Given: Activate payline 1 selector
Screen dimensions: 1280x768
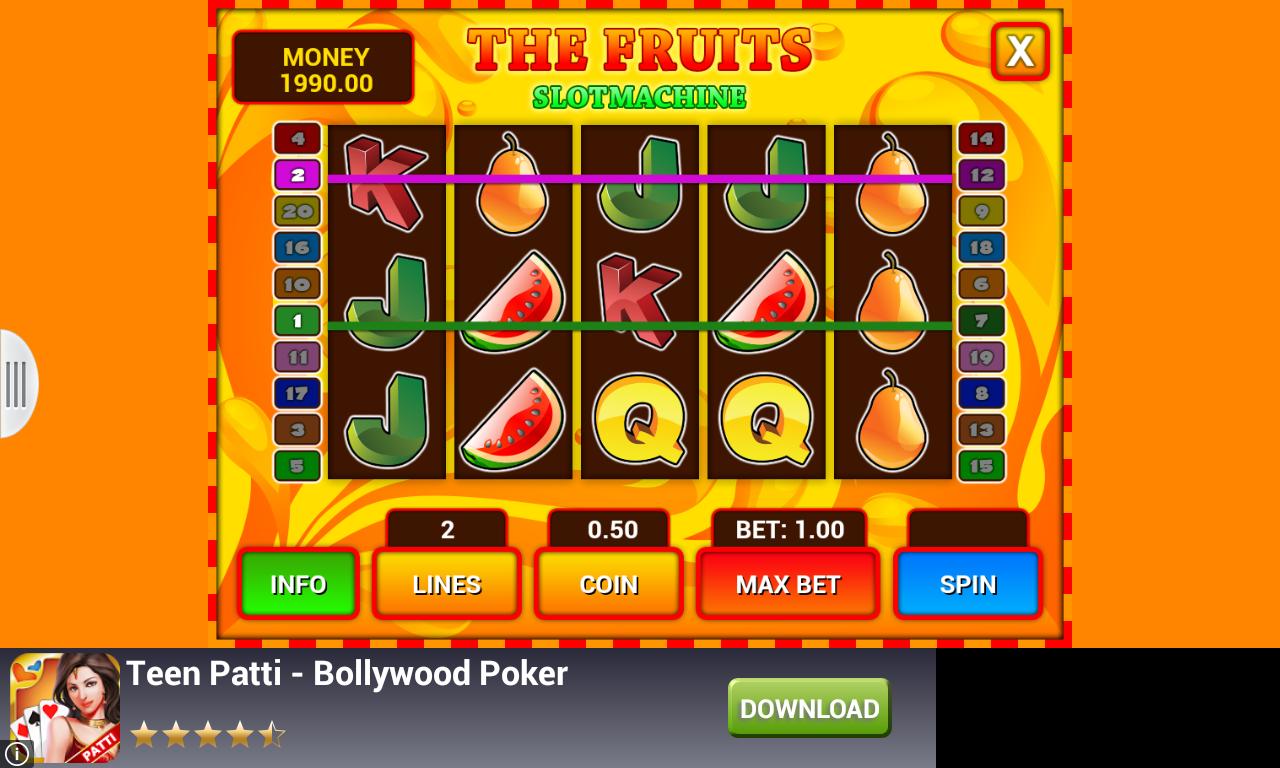Looking at the screenshot, I should coord(297,322).
